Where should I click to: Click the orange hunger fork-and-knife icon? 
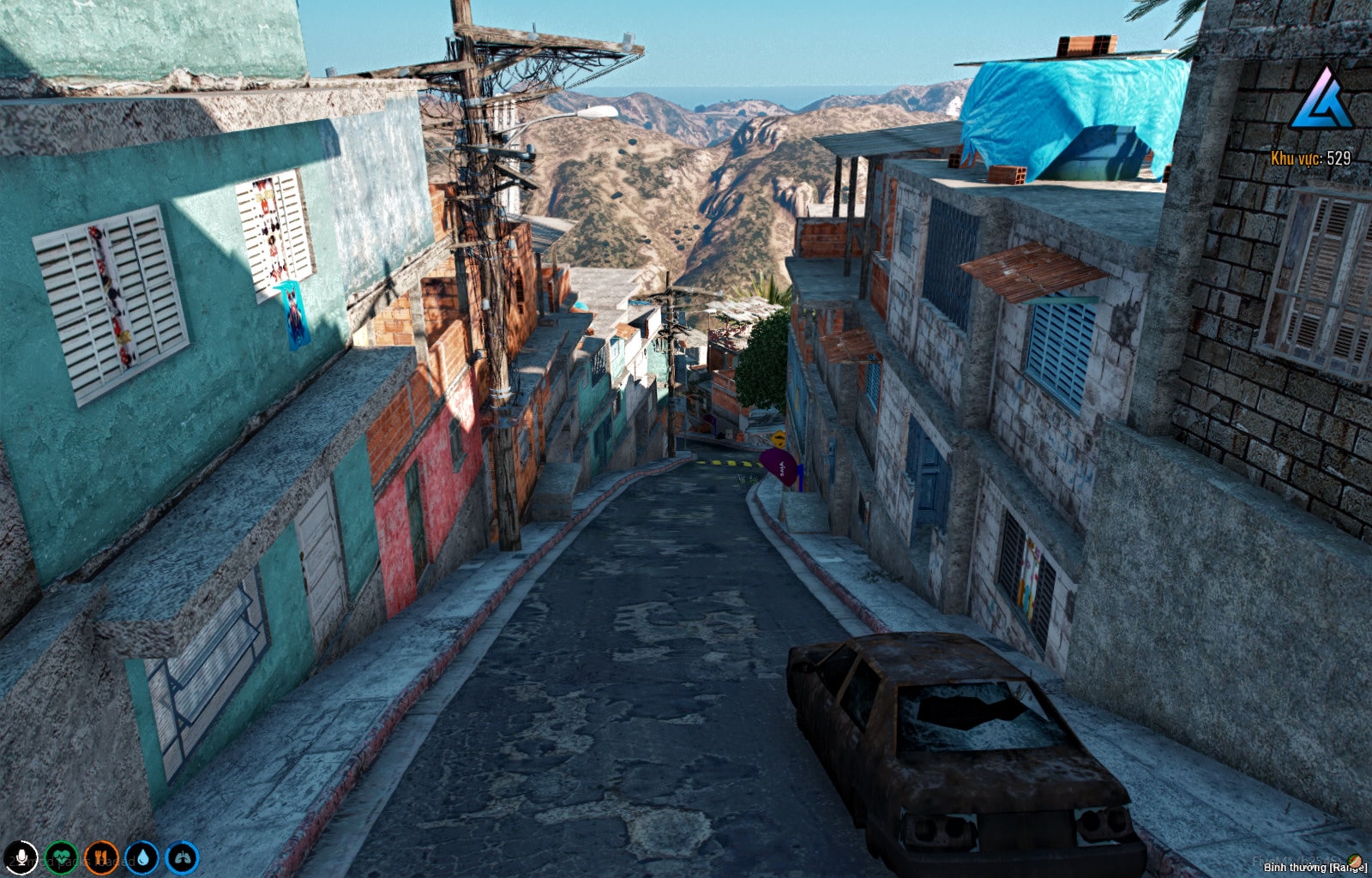(101, 857)
